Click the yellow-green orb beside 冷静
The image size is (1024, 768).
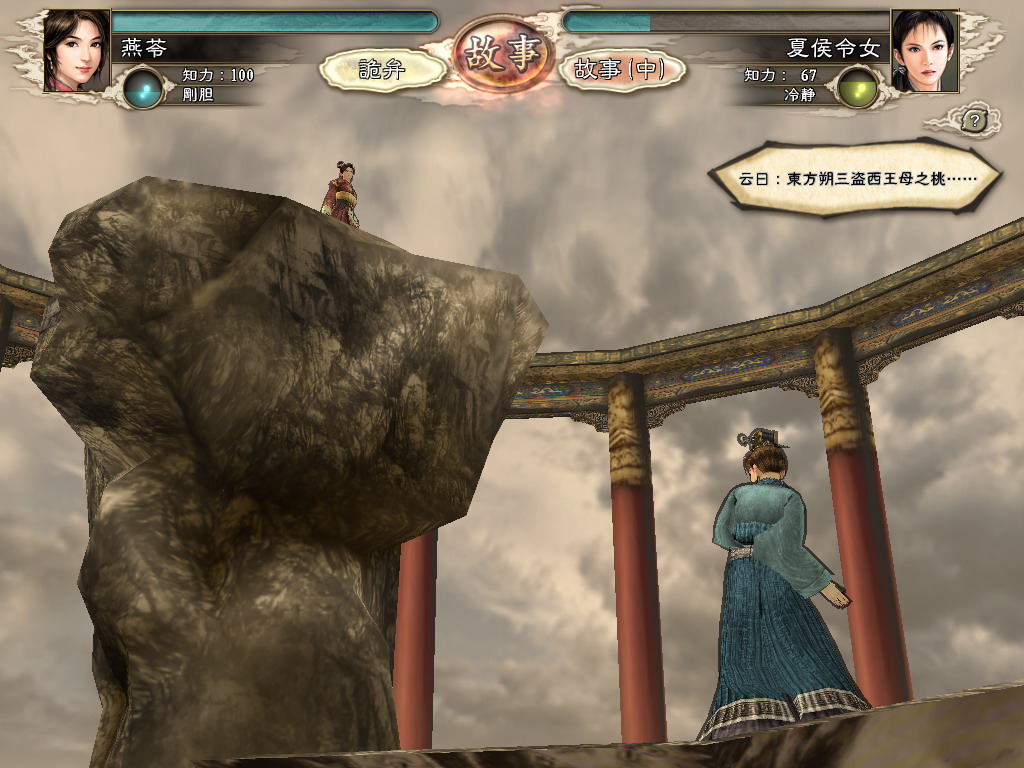[x=856, y=88]
